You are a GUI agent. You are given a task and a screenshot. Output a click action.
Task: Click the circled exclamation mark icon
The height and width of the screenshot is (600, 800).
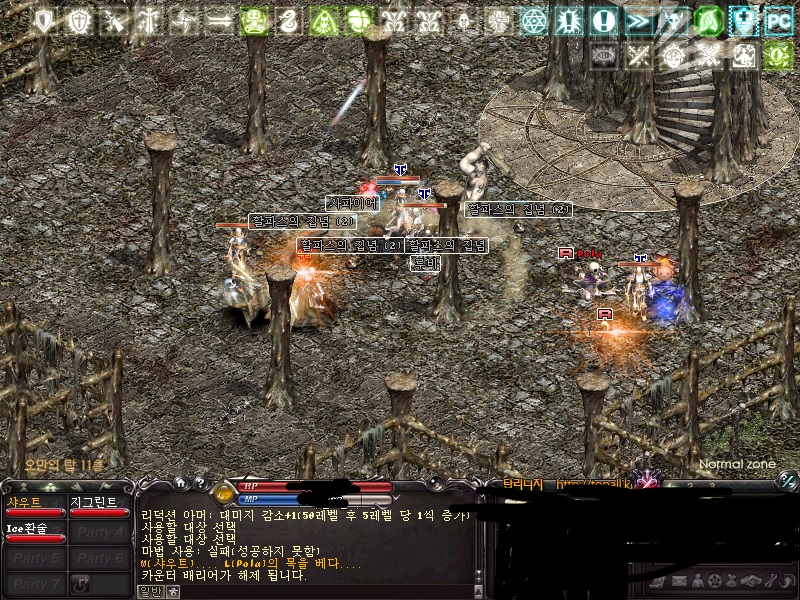point(603,20)
